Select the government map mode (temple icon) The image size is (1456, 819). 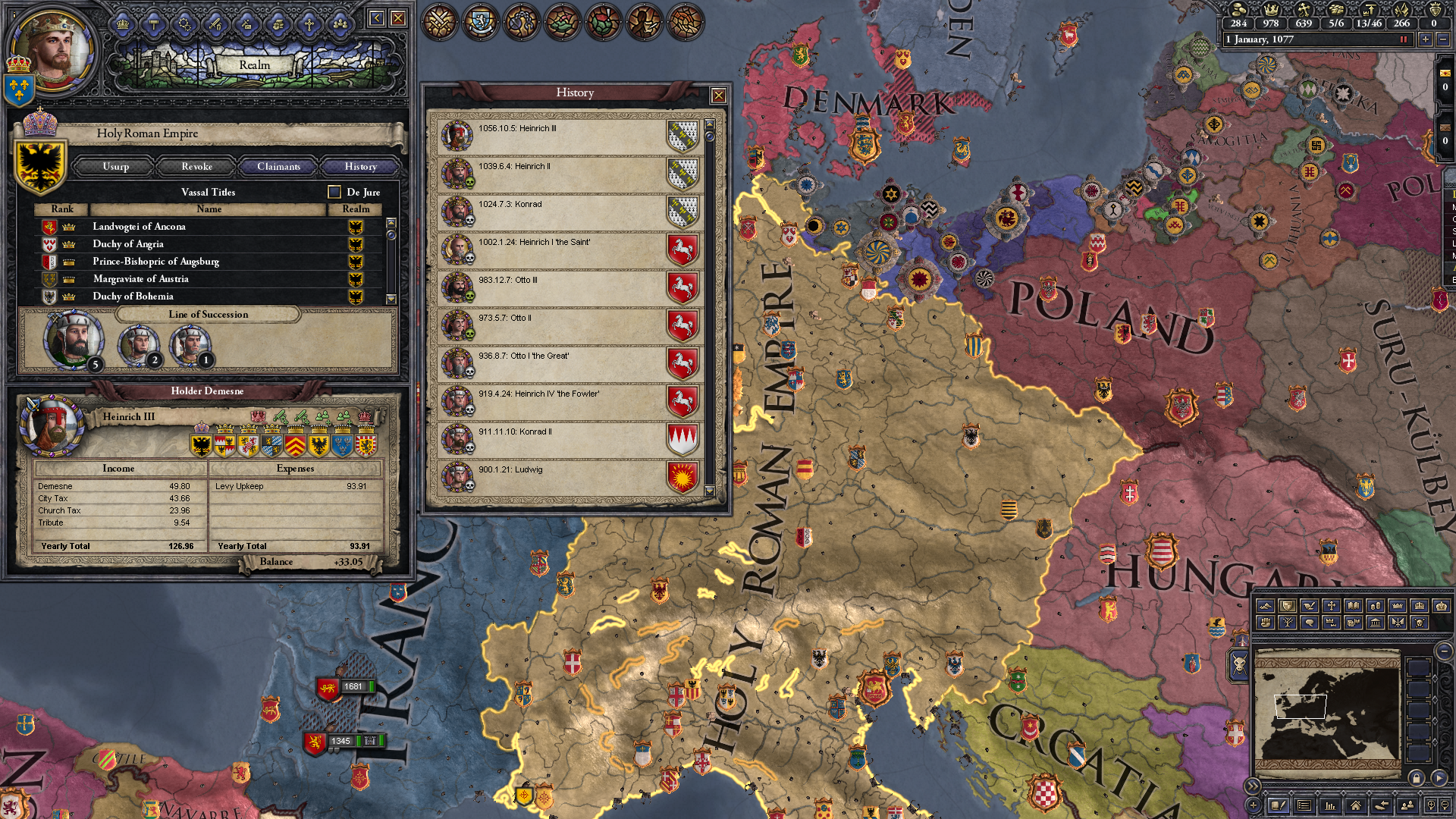[x=1375, y=622]
